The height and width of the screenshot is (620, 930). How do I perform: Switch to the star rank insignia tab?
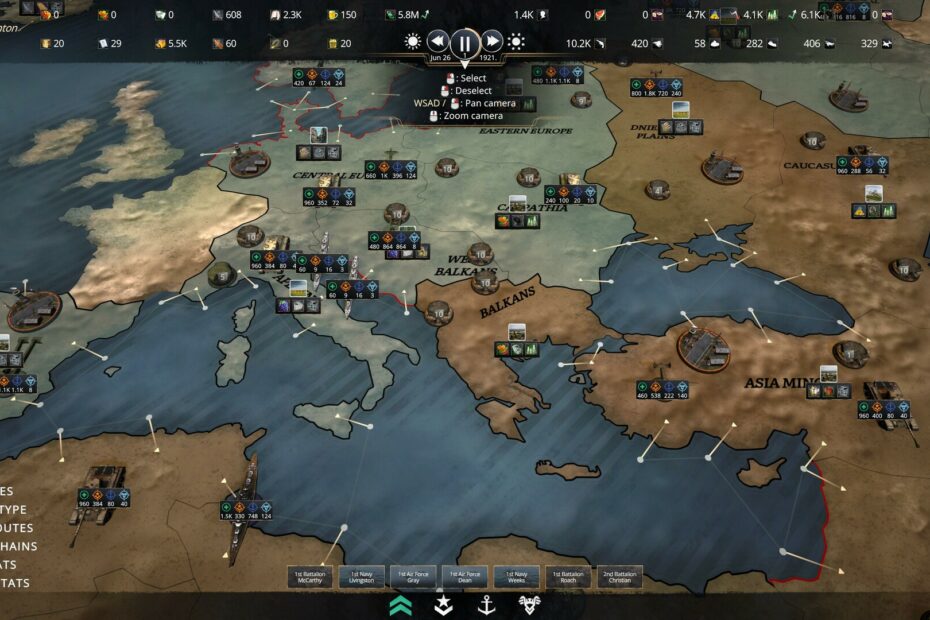pyautogui.click(x=443, y=604)
